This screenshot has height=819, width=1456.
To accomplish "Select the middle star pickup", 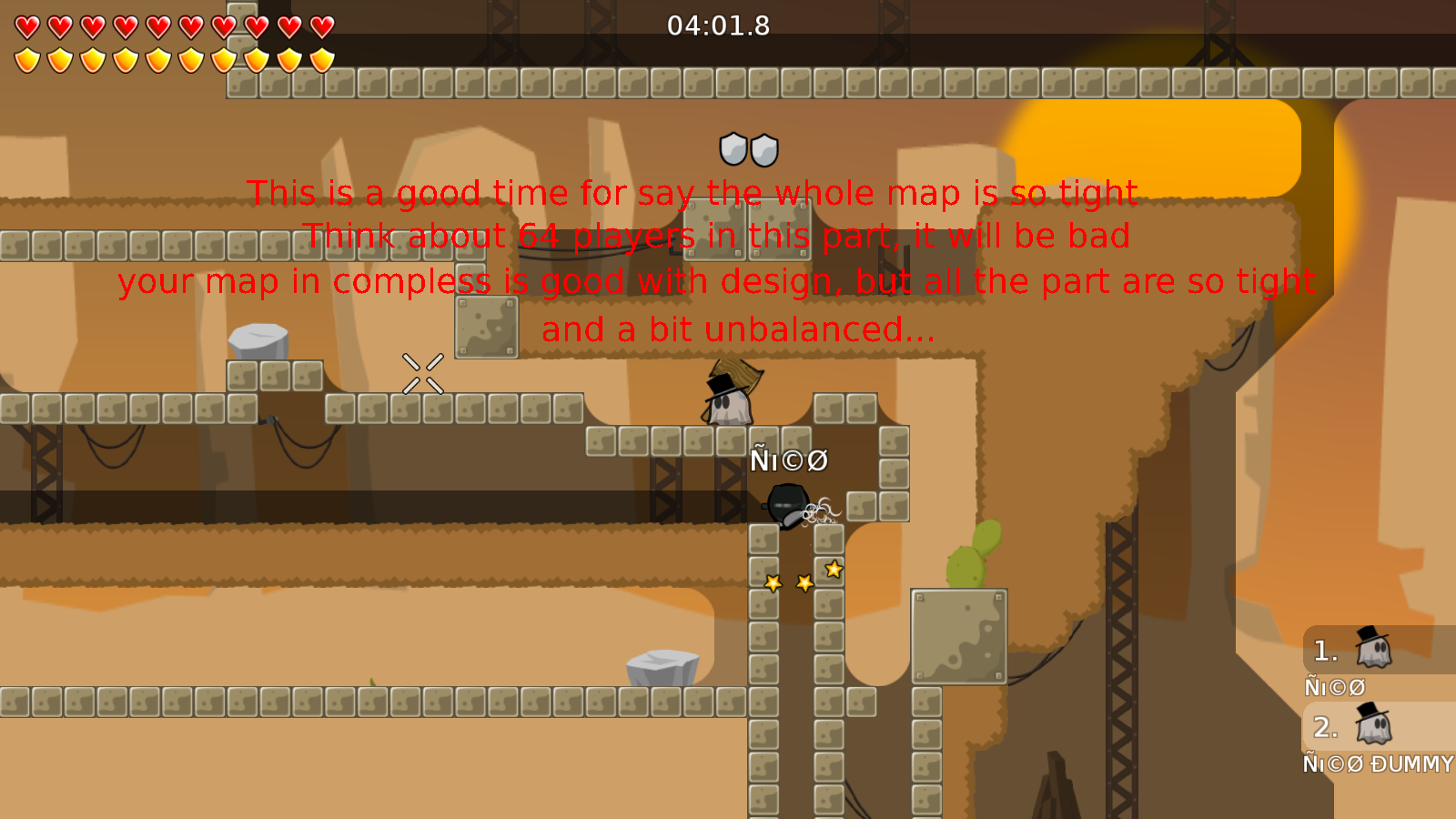I will click(804, 583).
